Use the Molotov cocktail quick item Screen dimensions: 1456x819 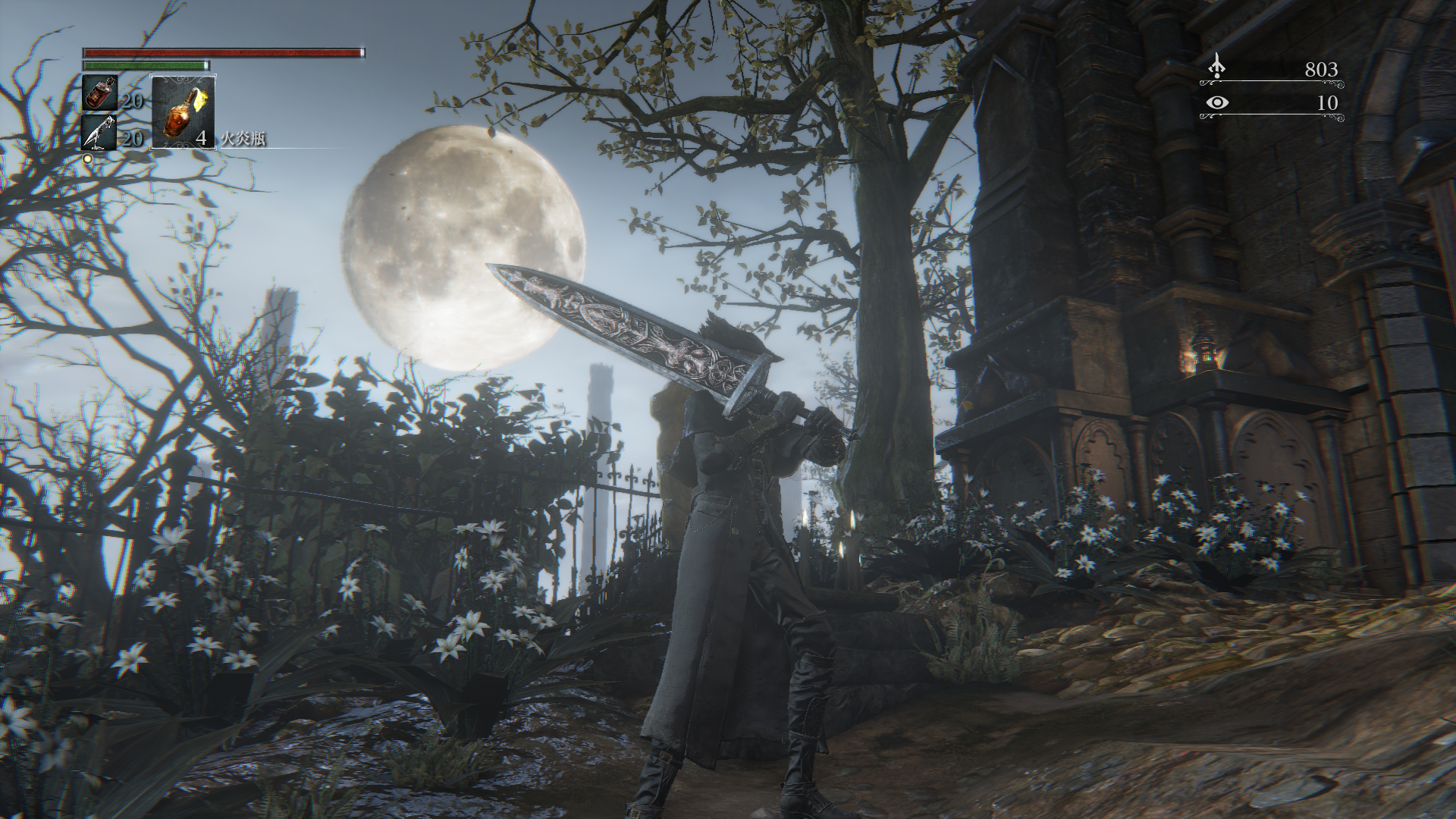[184, 111]
